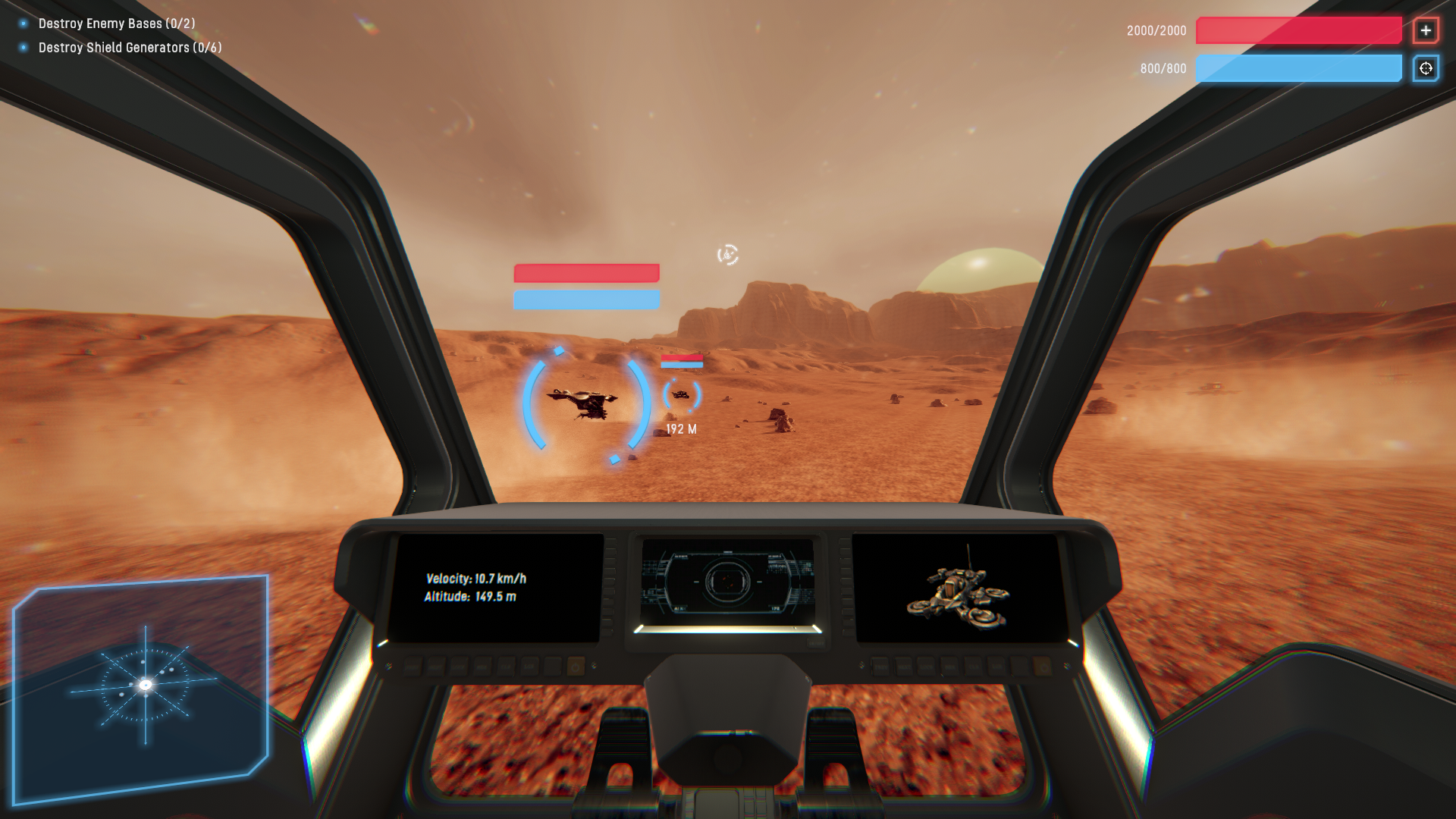1456x819 pixels.
Task: Select the enemy ship inside the blue target brackets
Action: [x=582, y=403]
